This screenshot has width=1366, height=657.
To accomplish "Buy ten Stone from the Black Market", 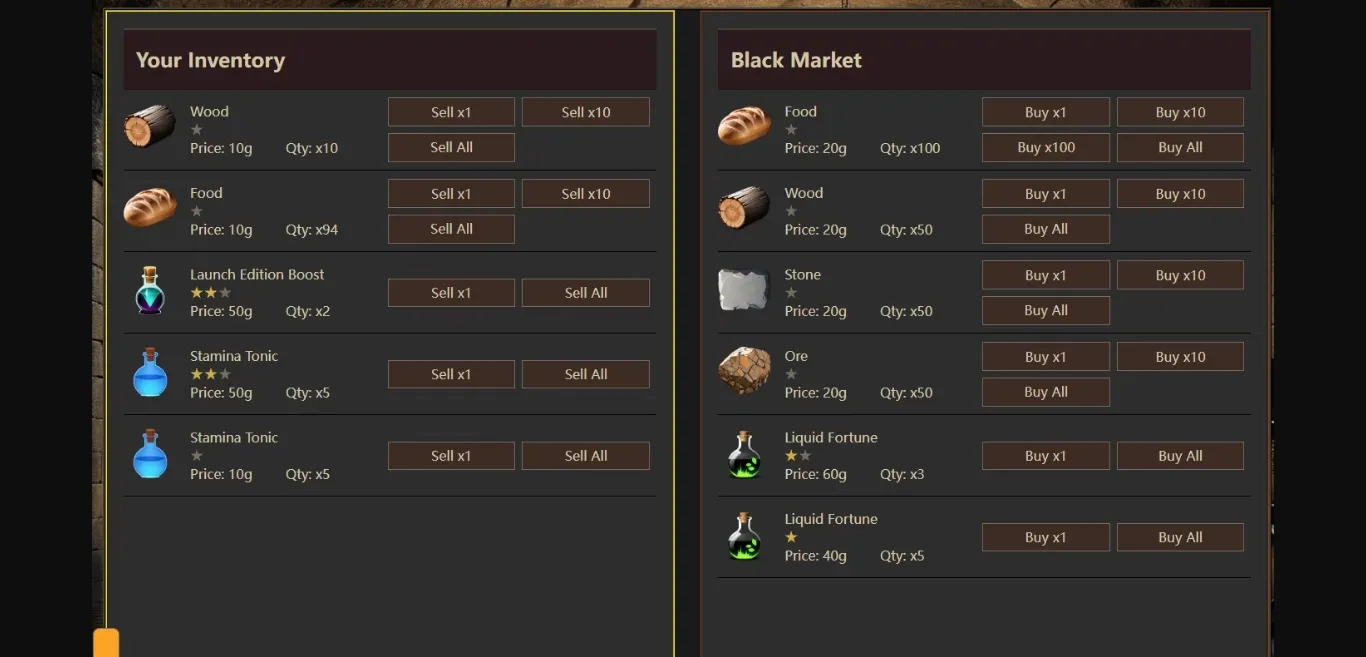I will click(x=1180, y=275).
